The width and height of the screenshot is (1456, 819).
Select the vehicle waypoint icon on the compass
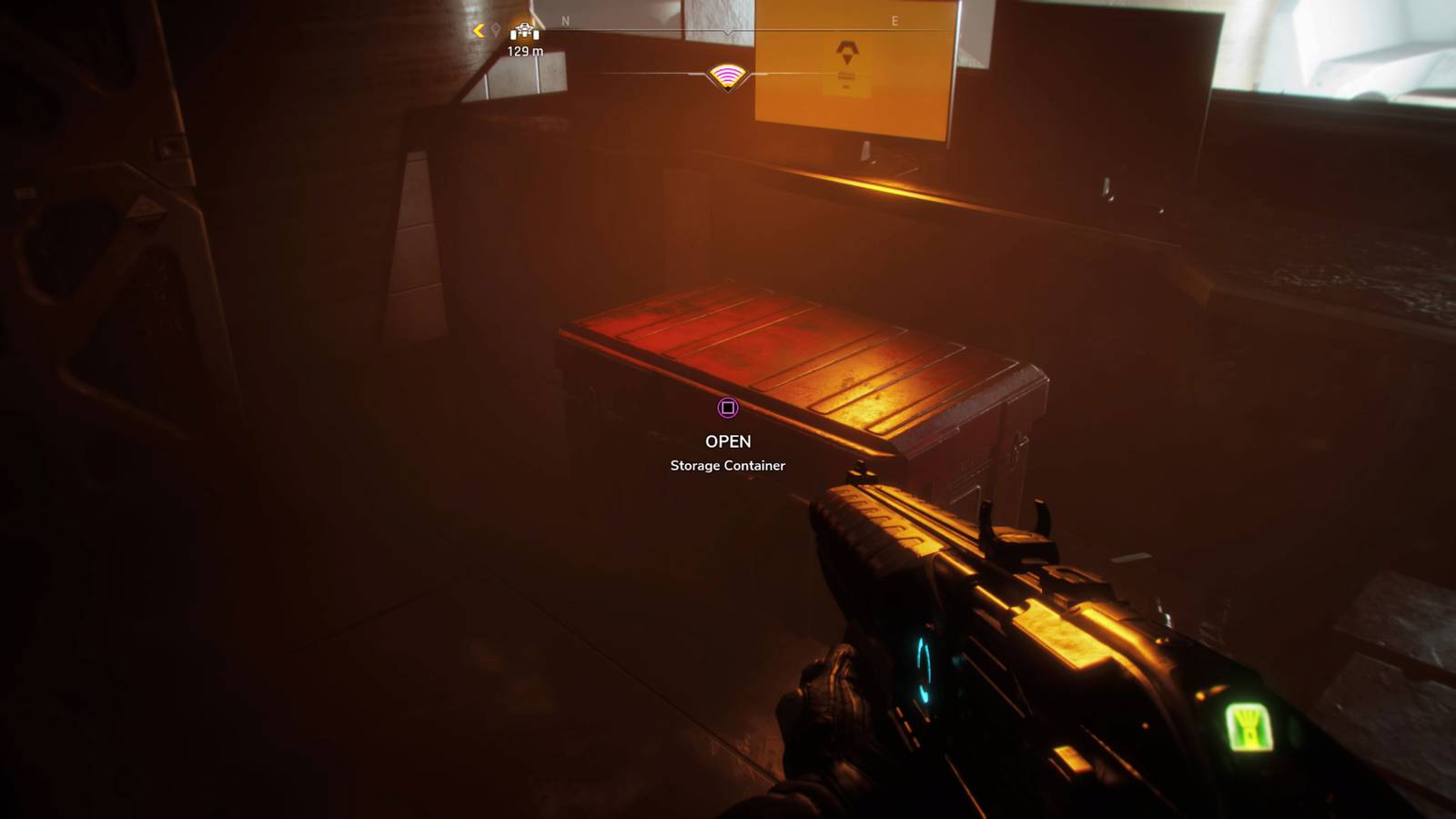(x=523, y=29)
